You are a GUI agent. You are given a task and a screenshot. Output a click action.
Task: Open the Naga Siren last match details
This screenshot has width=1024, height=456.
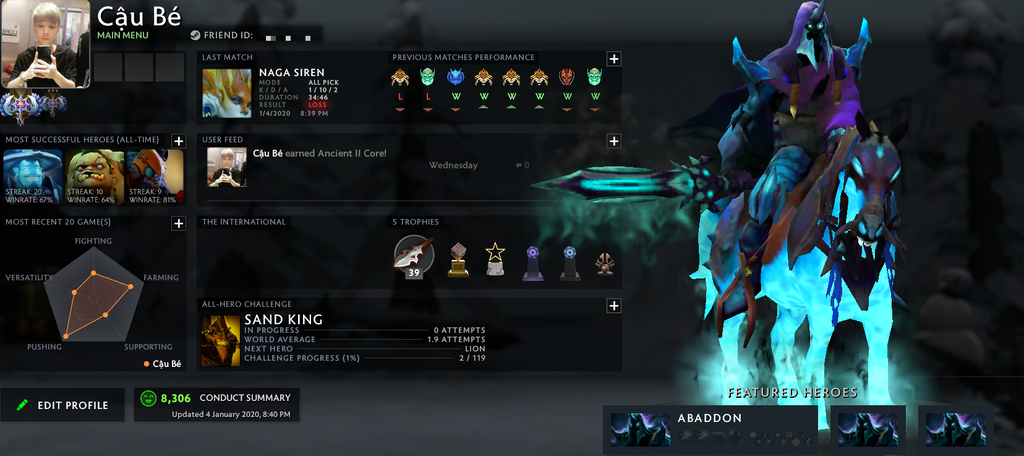tap(227, 93)
